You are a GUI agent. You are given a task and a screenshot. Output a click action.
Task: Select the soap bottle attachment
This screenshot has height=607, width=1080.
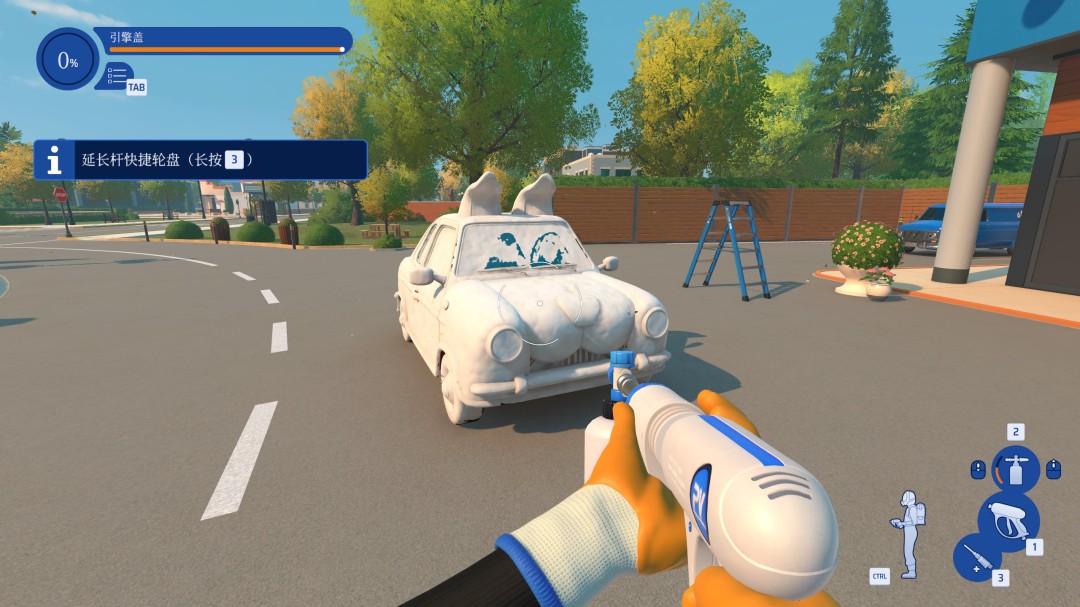click(x=1015, y=468)
